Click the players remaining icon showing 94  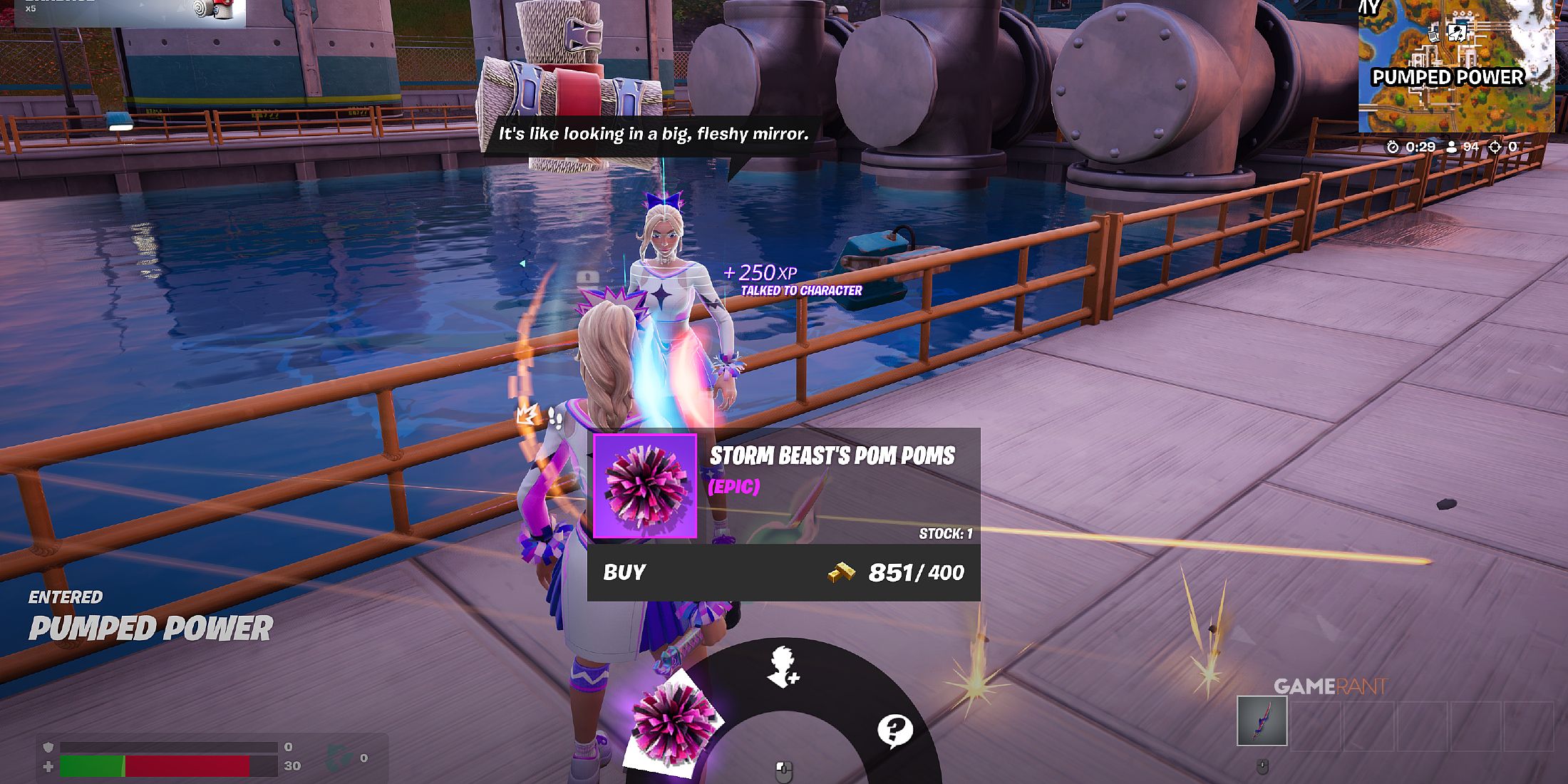(x=1452, y=147)
